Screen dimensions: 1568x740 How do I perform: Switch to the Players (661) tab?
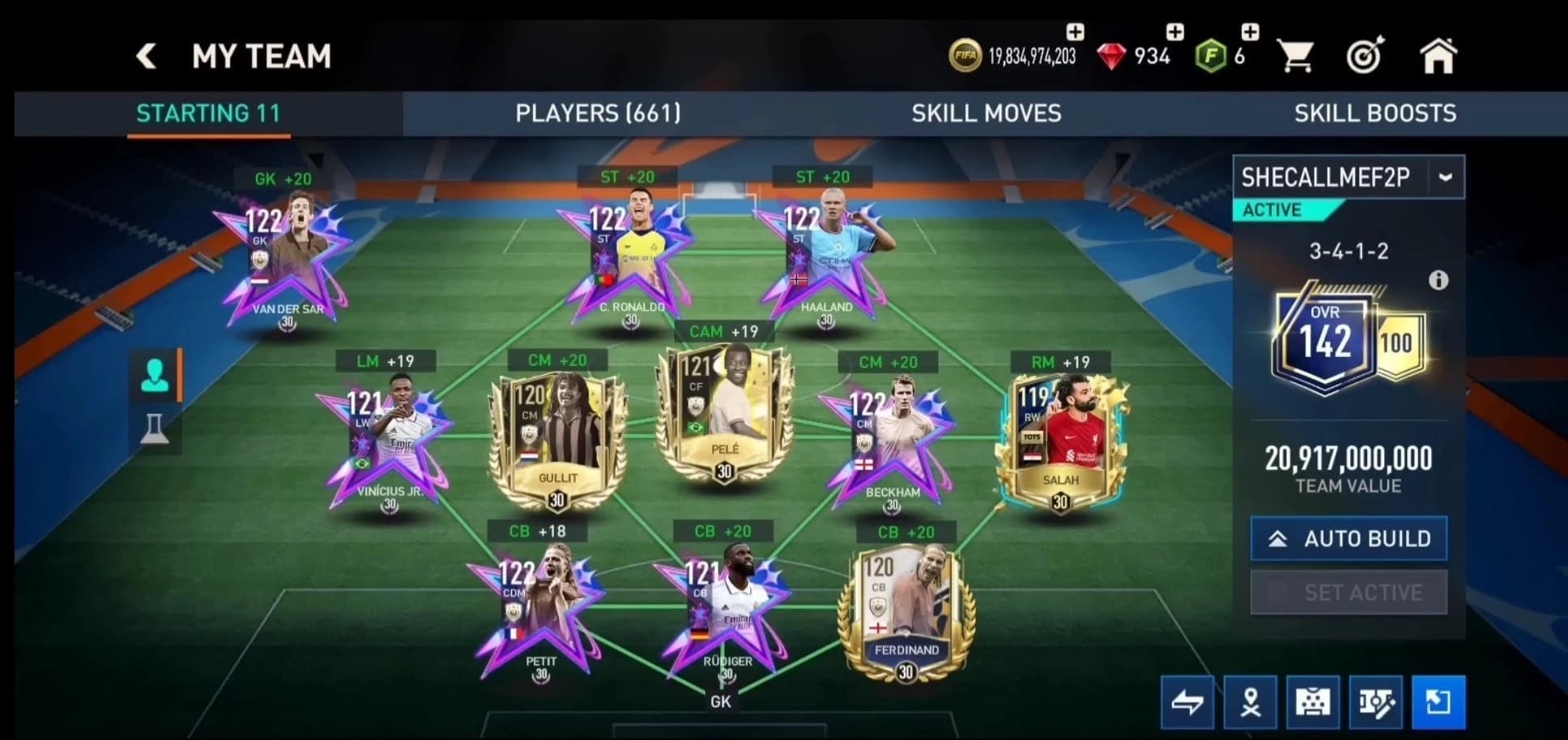(598, 113)
